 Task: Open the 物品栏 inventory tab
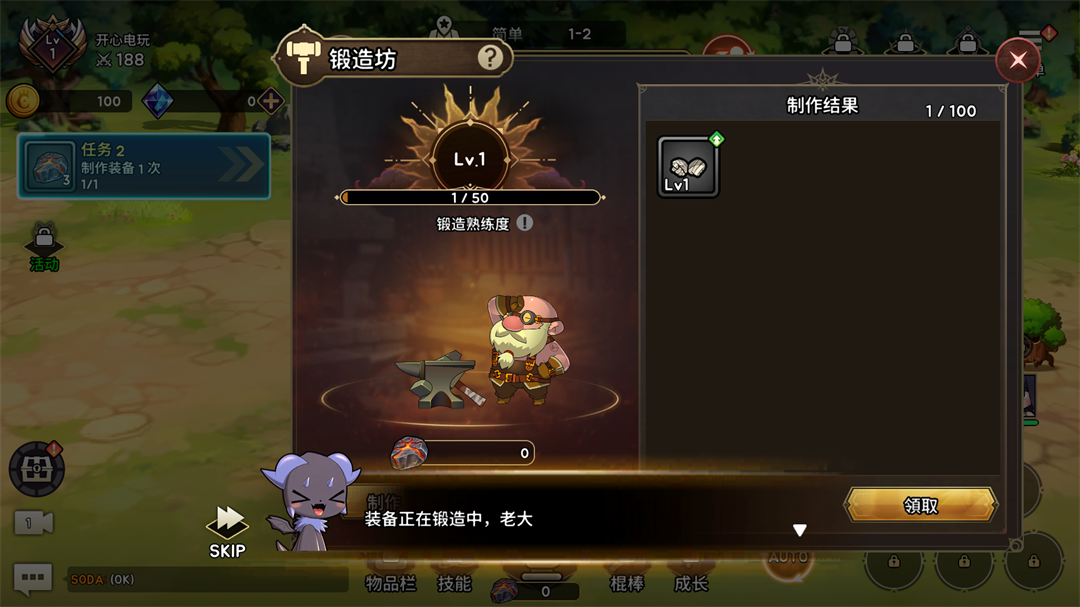(x=390, y=583)
